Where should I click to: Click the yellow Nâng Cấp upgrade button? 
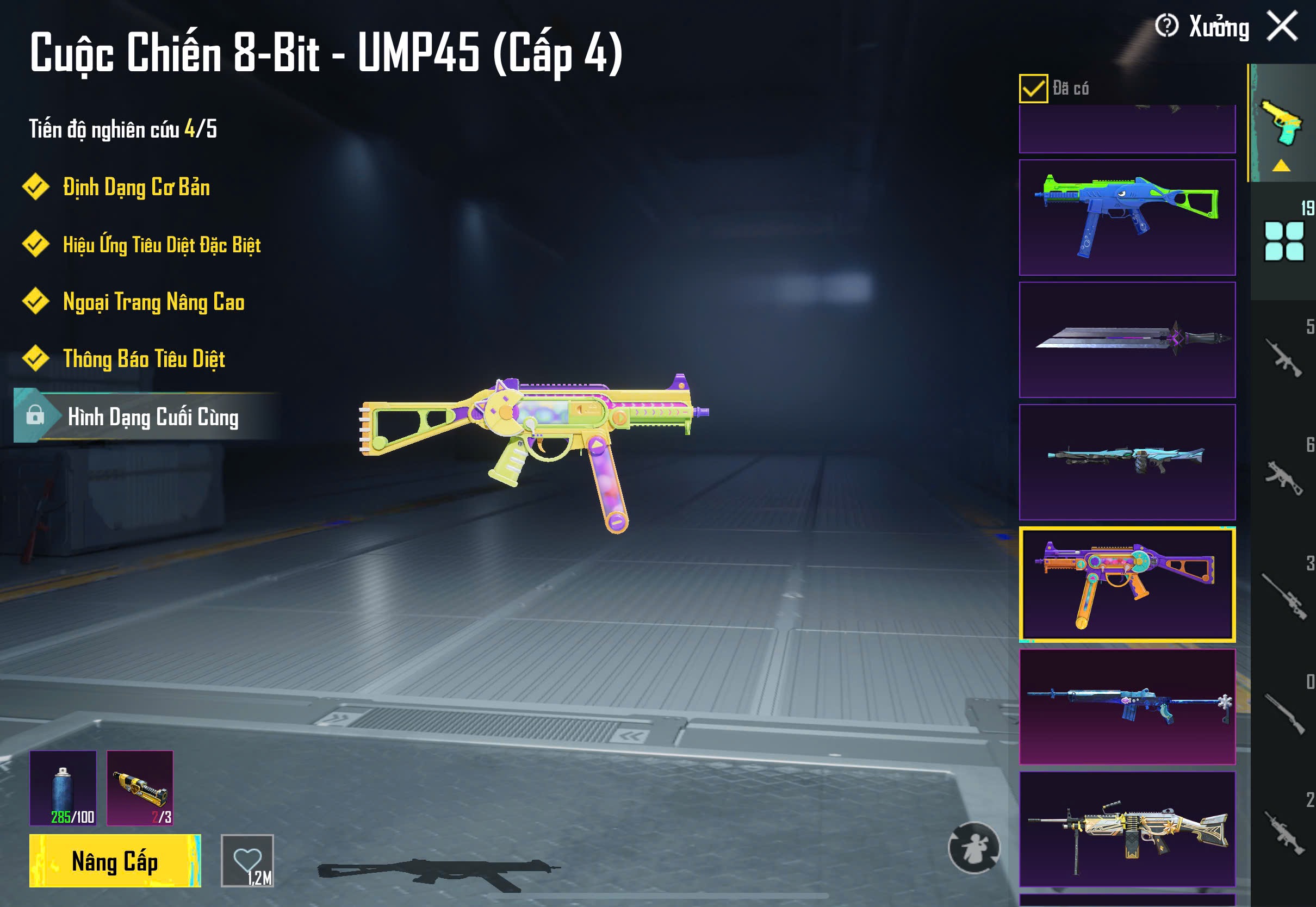click(115, 861)
